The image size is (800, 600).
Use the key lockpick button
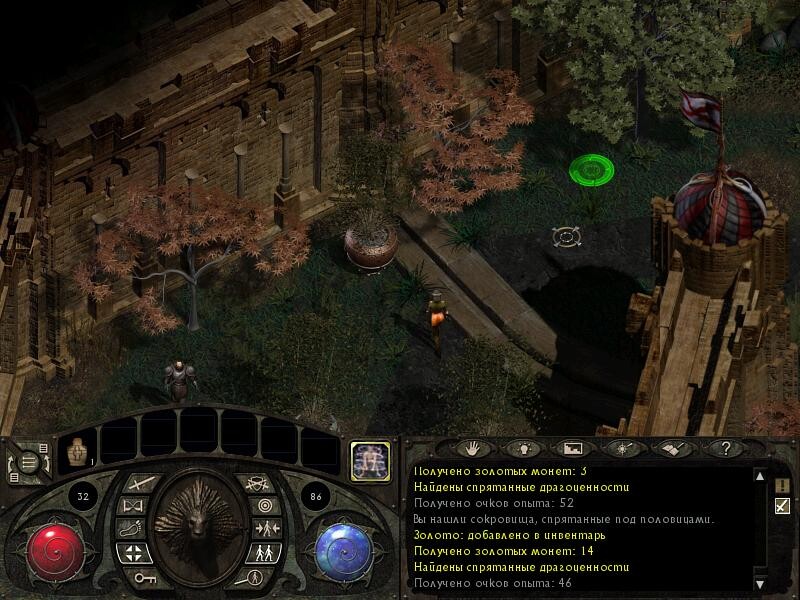pos(146,575)
